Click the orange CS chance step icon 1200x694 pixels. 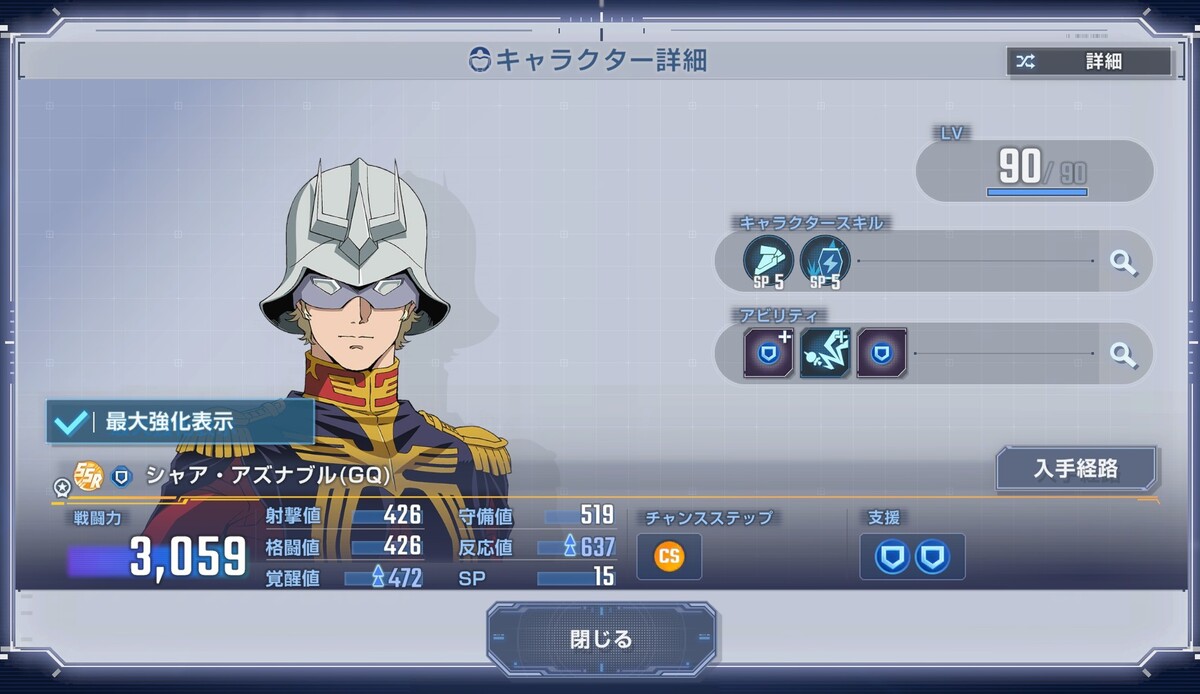pyautogui.click(x=669, y=556)
